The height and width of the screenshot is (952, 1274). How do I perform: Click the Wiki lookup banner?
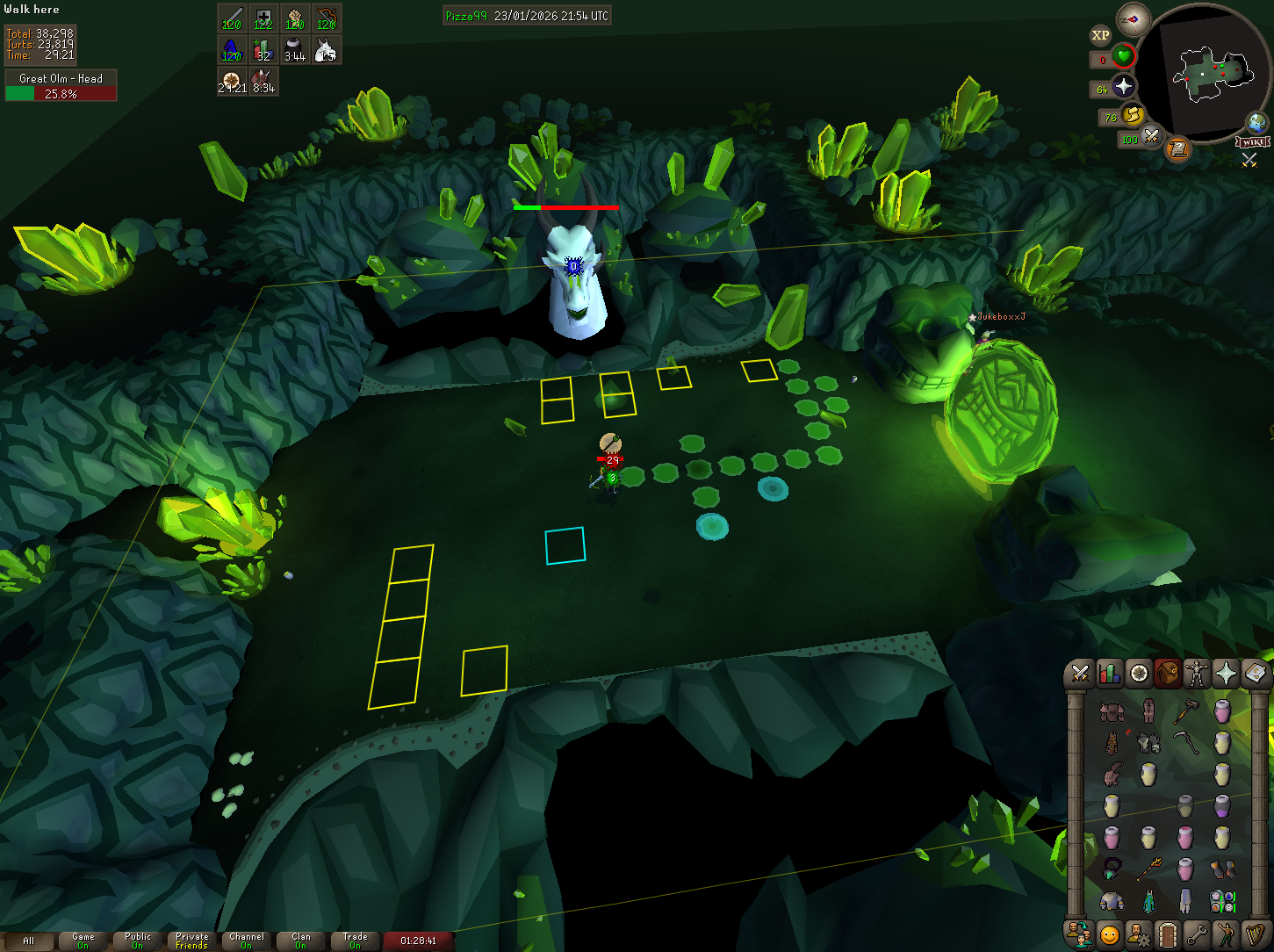coord(1253,142)
